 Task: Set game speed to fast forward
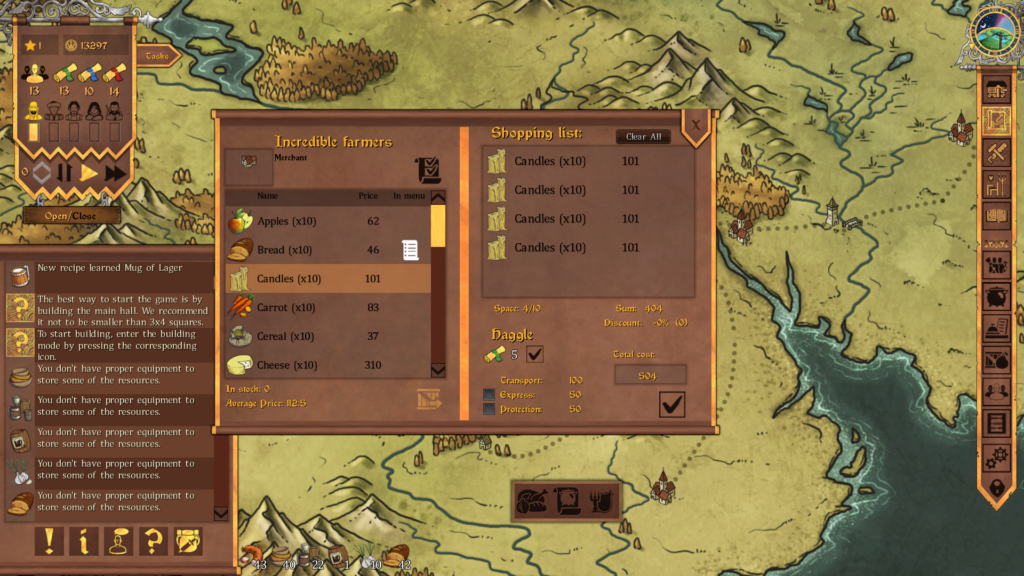pyautogui.click(x=115, y=173)
